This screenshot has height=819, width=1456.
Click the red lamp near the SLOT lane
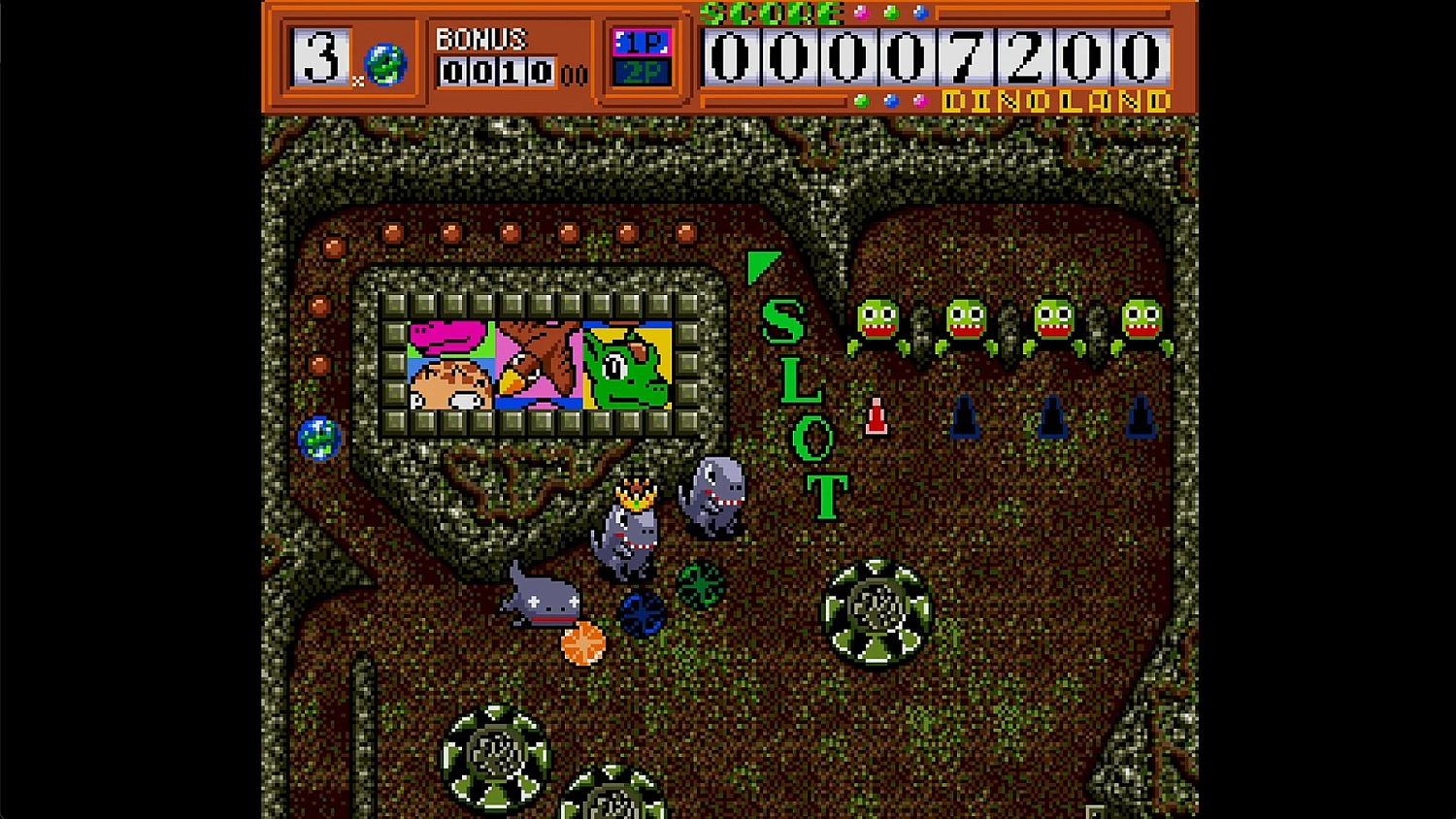click(877, 417)
